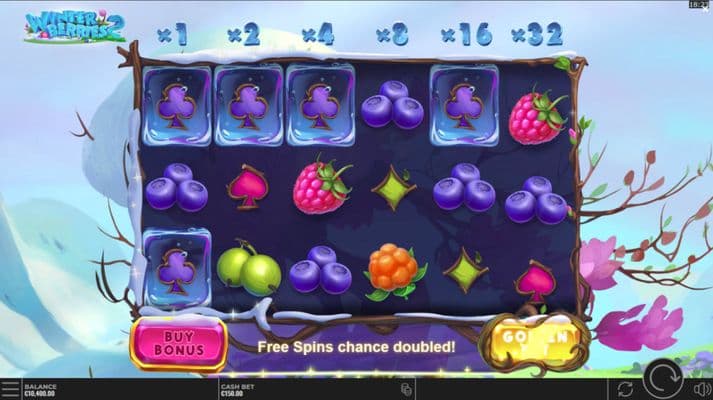
Task: Click the Buy Bonus button
Action: 179,343
